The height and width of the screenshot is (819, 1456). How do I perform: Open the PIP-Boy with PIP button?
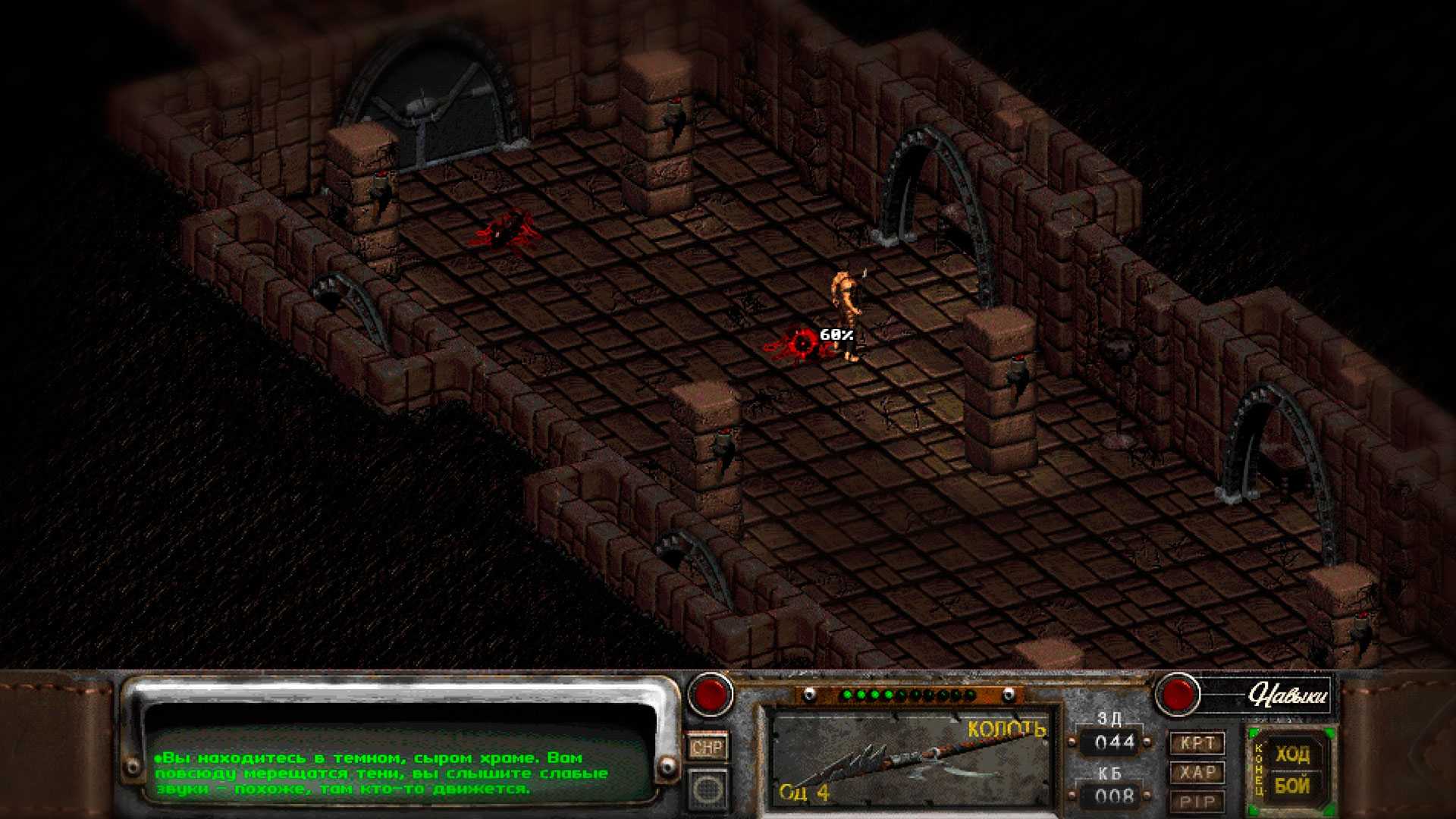tap(1197, 802)
